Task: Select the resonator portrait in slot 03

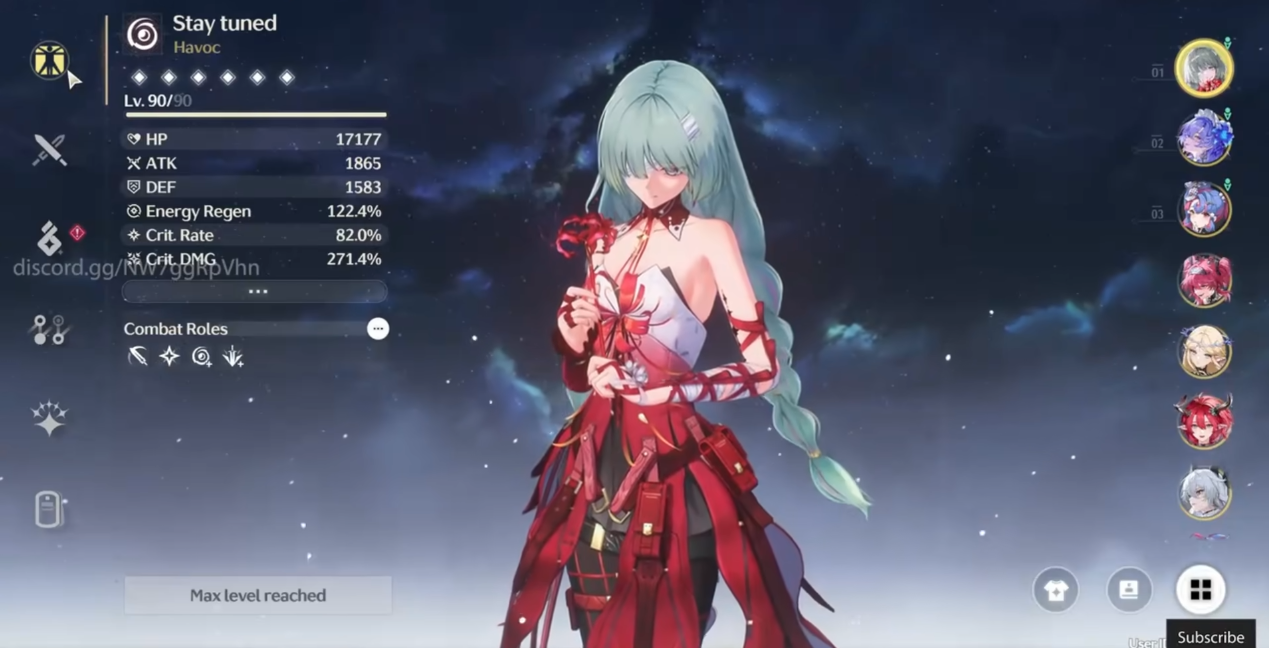Action: [1203, 209]
